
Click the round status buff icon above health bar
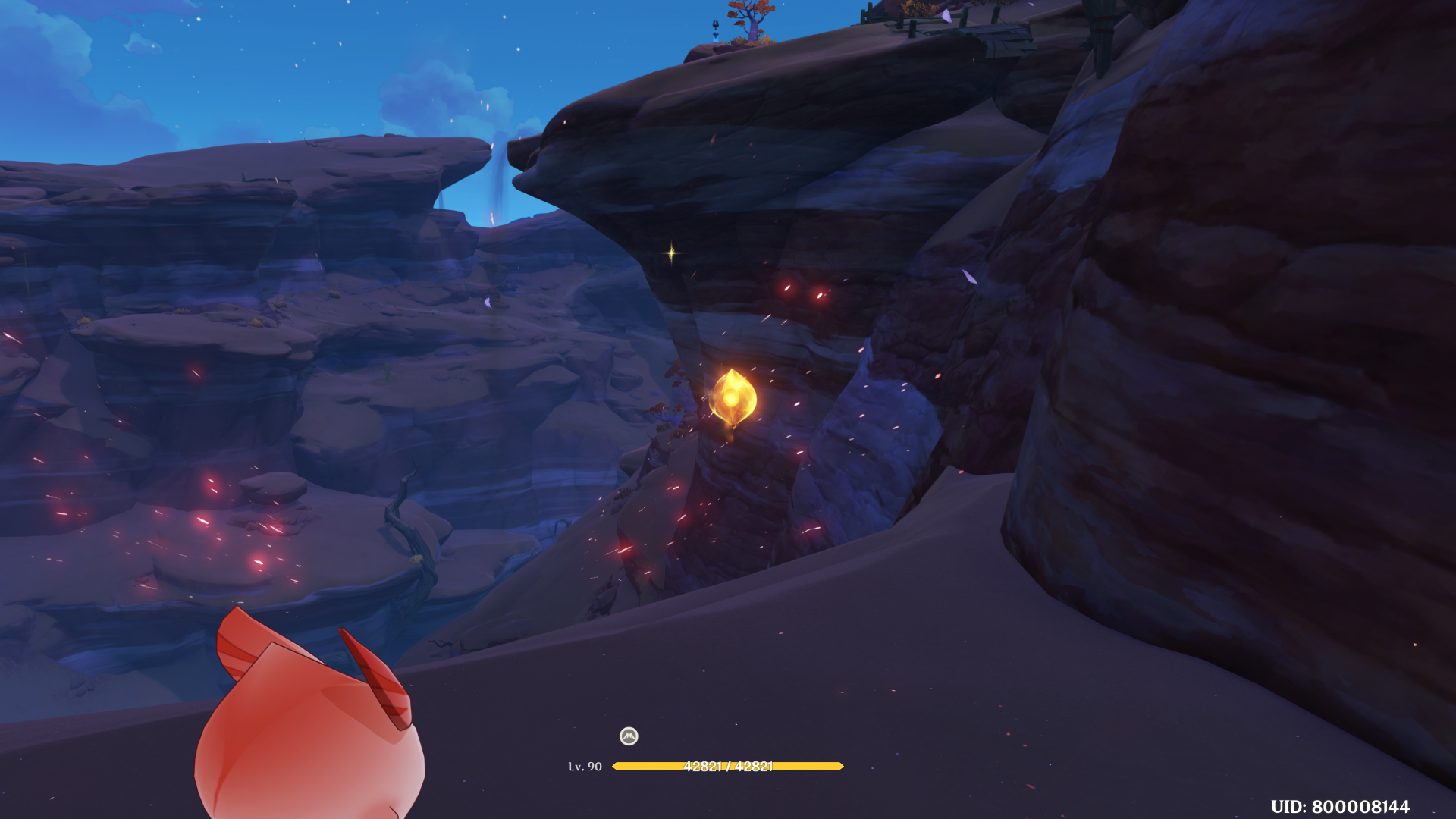point(629,736)
